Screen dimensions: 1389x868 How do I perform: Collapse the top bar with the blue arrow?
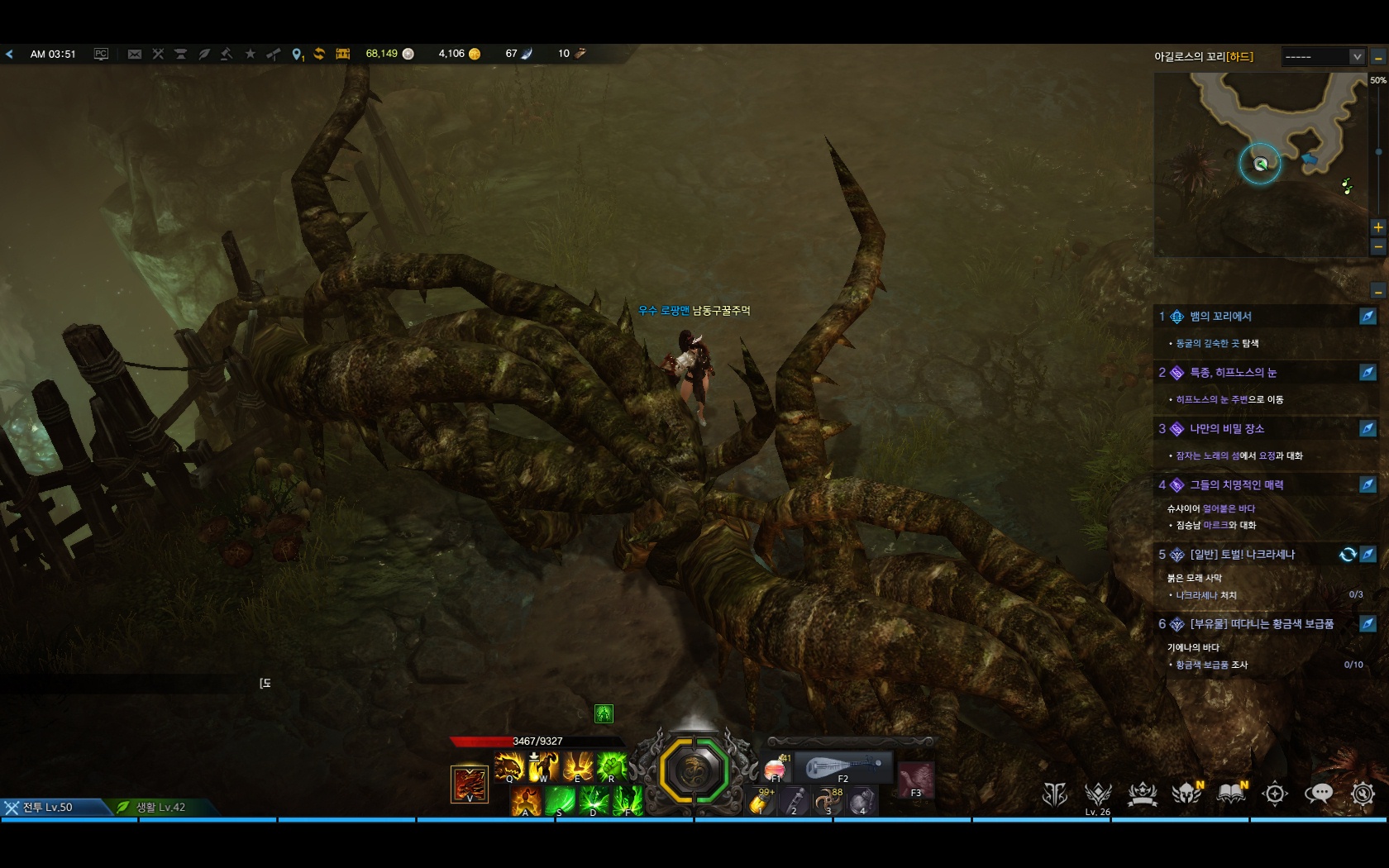[9, 54]
